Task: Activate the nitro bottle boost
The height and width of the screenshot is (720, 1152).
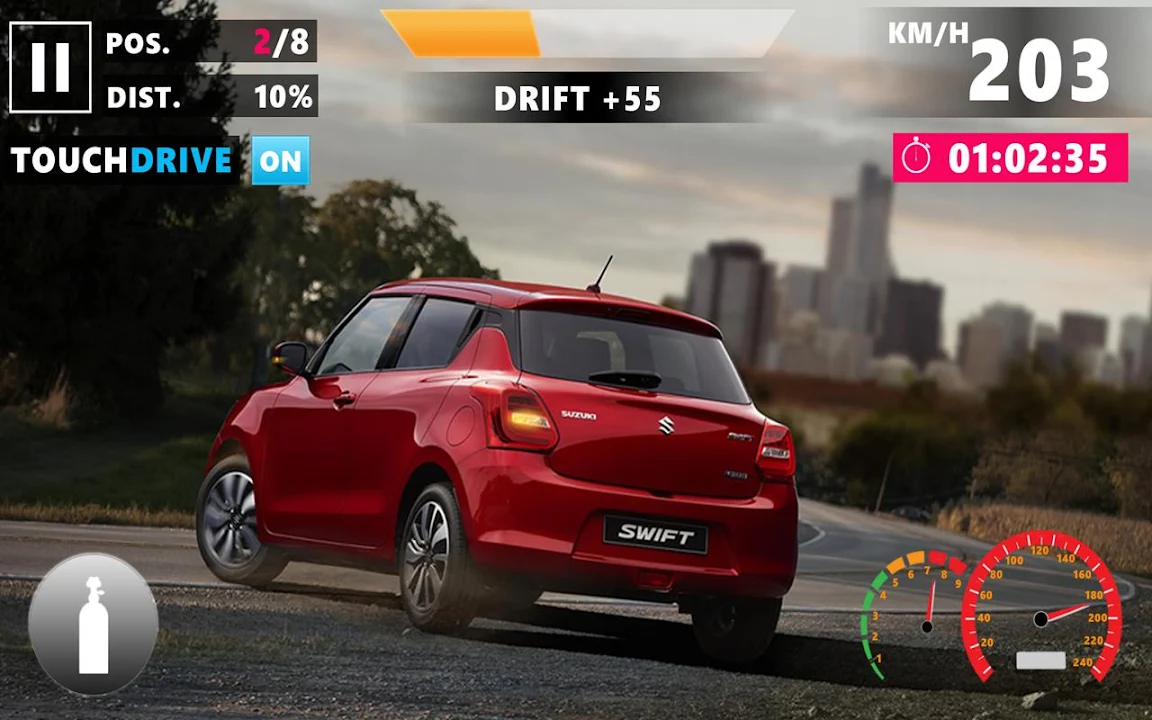Action: click(x=93, y=624)
